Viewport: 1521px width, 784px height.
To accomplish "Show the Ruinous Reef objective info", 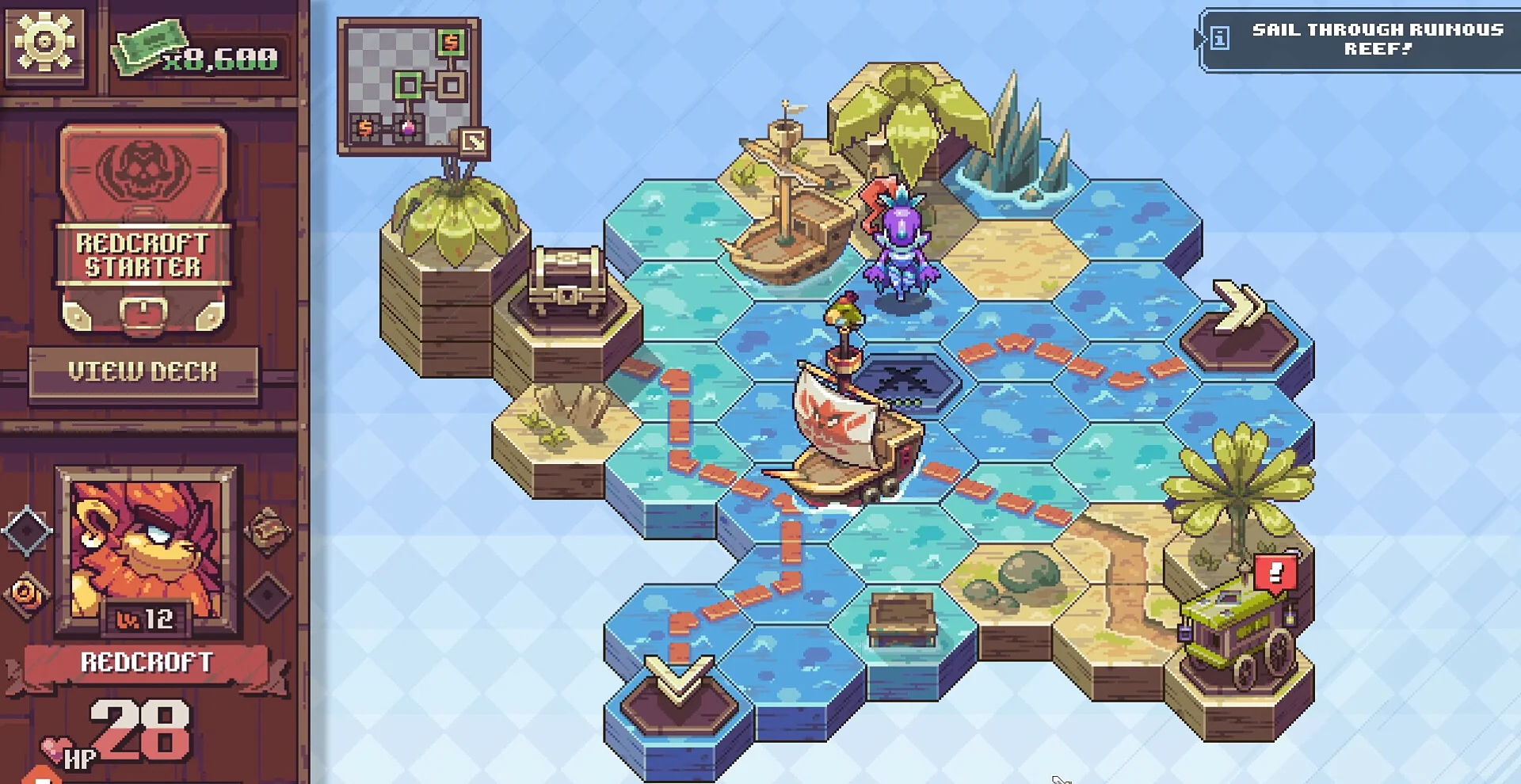I will pos(1220,38).
